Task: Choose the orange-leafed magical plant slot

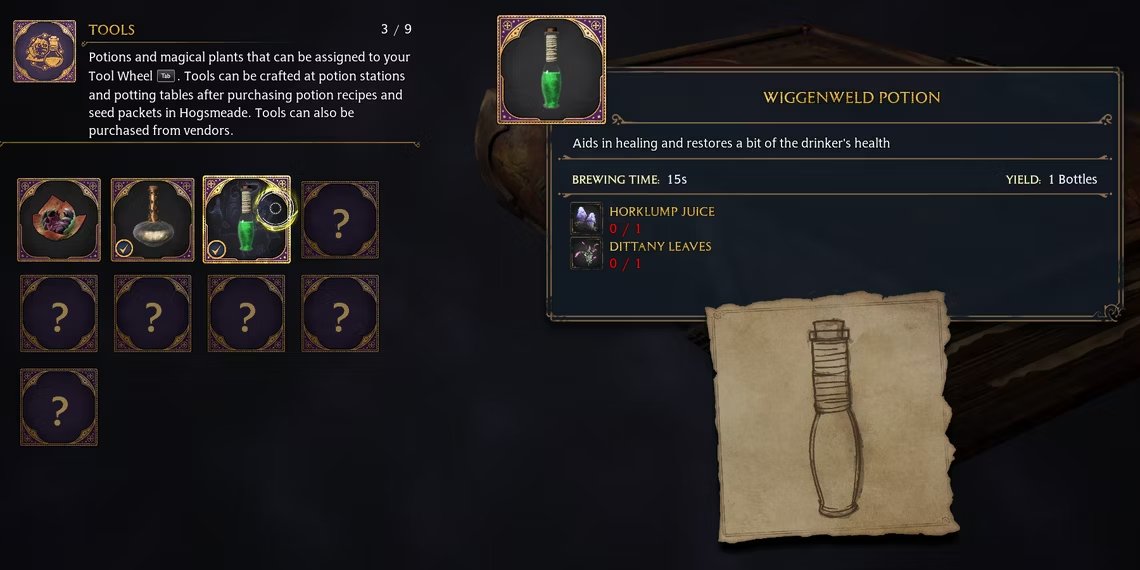Action: tap(59, 220)
